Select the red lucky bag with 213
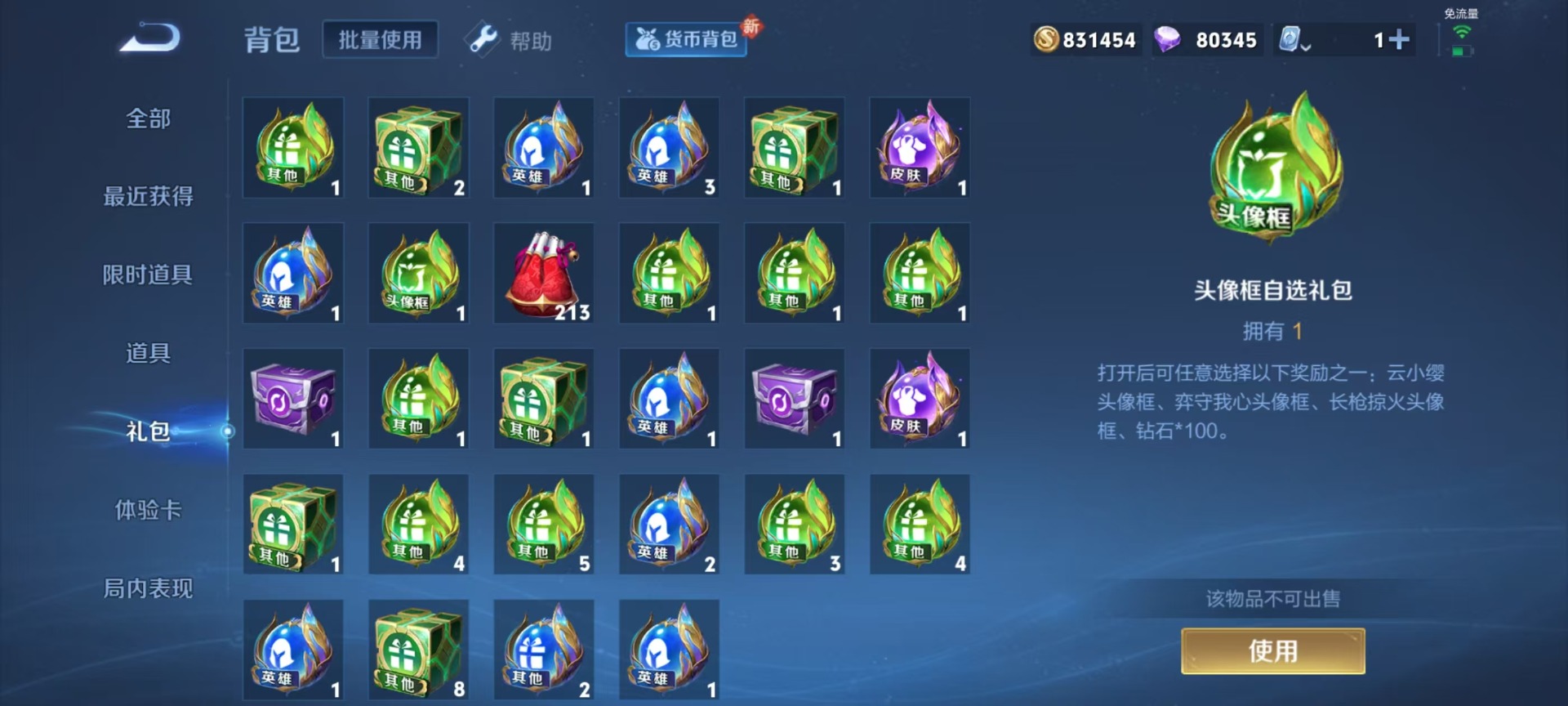Image resolution: width=1568 pixels, height=706 pixels. tap(544, 274)
